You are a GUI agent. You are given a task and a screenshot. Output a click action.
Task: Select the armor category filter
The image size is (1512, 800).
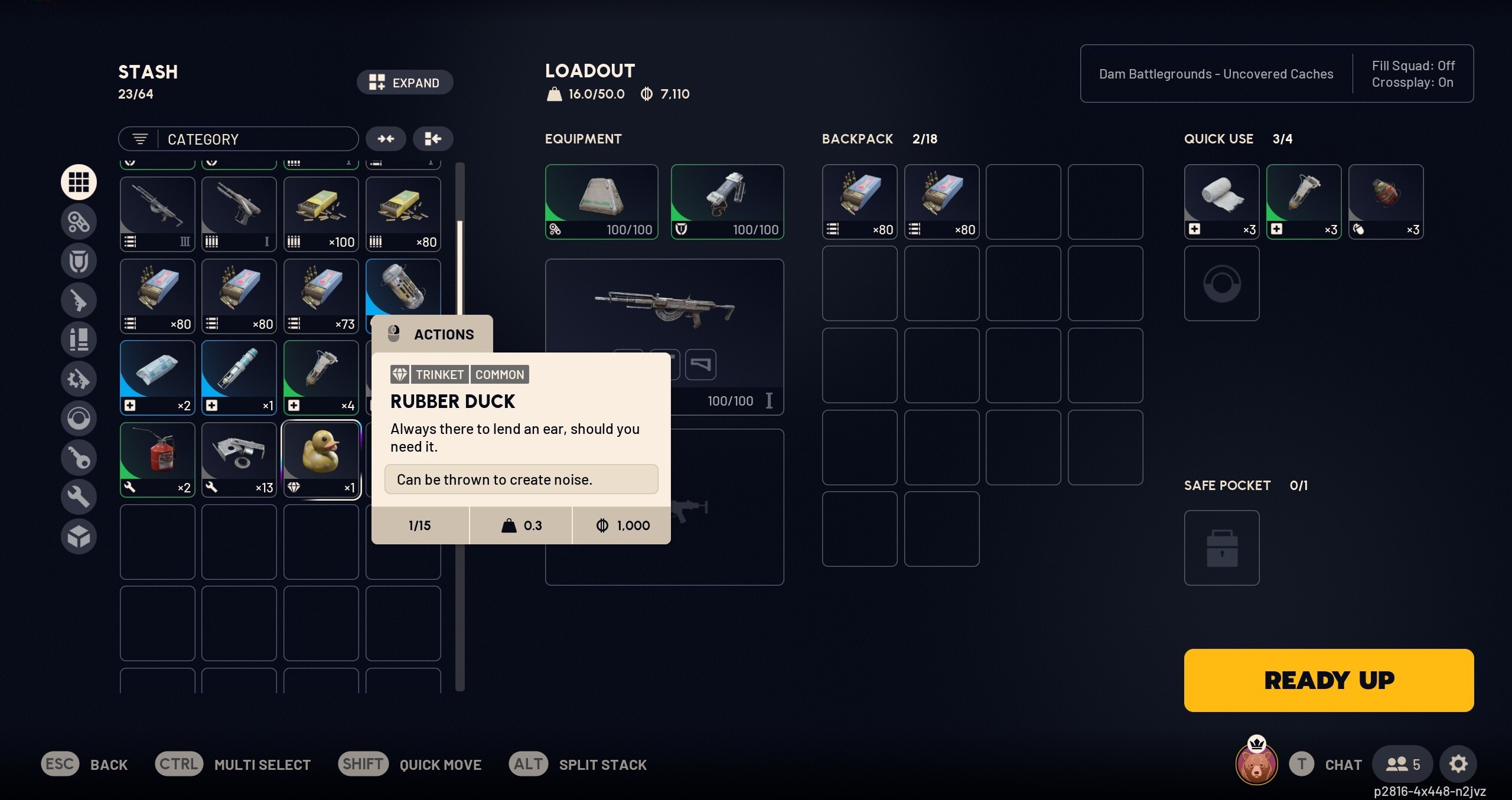pos(79,260)
